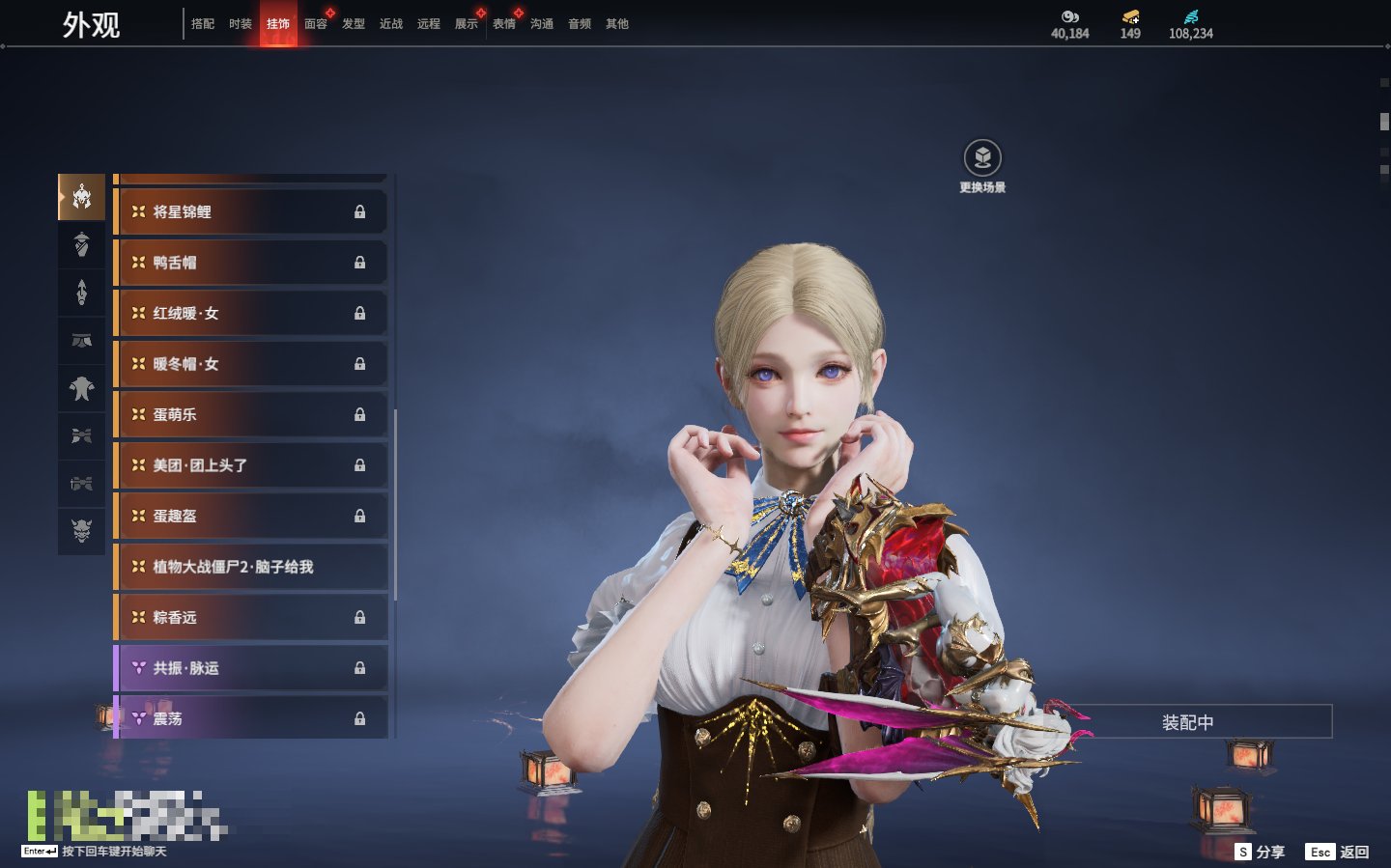Click 返回 to go back

point(1338,852)
